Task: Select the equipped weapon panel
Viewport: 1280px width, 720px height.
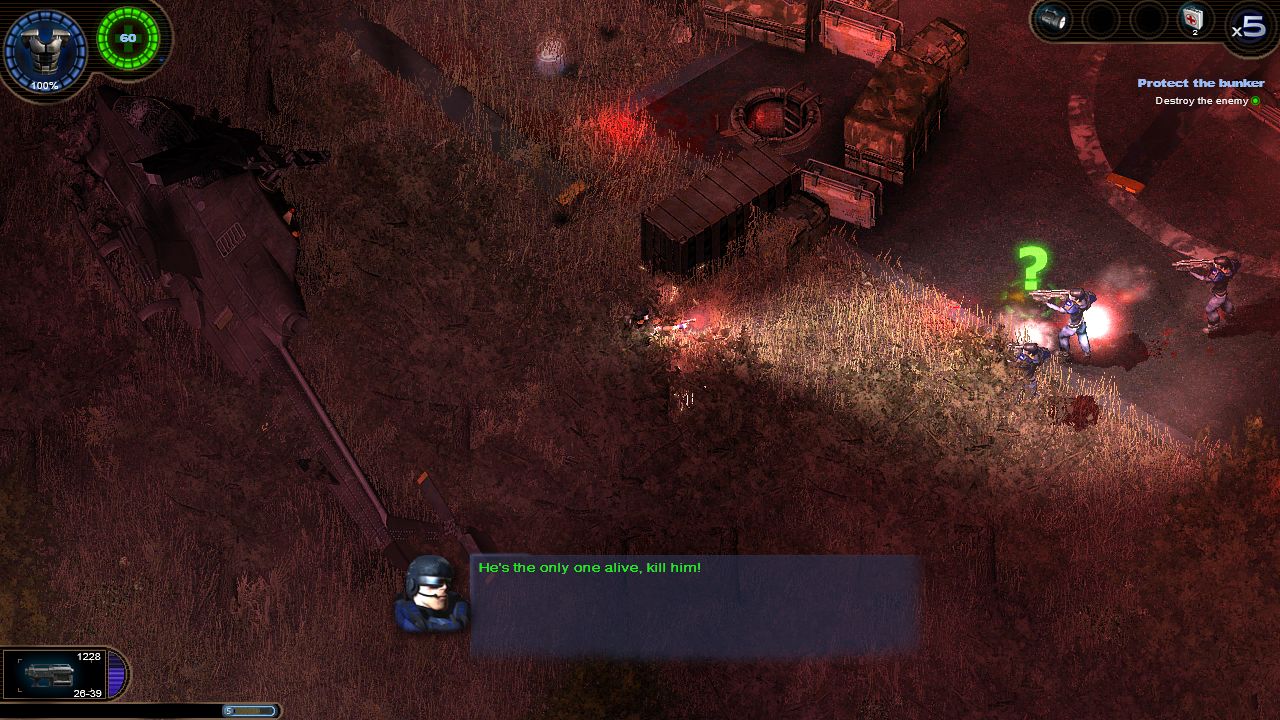Action: click(60, 674)
